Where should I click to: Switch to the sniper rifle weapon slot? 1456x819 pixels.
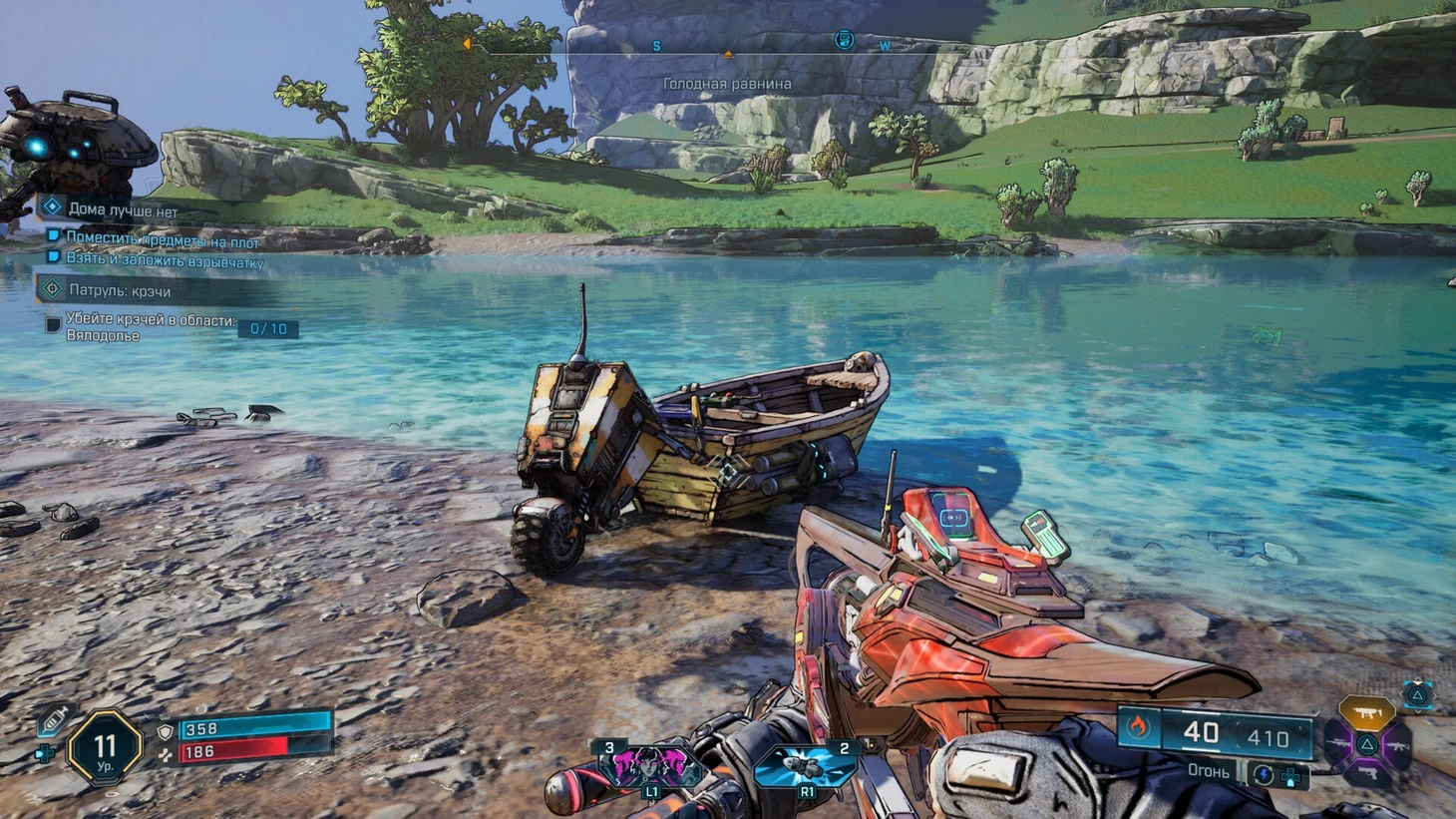tap(1336, 745)
